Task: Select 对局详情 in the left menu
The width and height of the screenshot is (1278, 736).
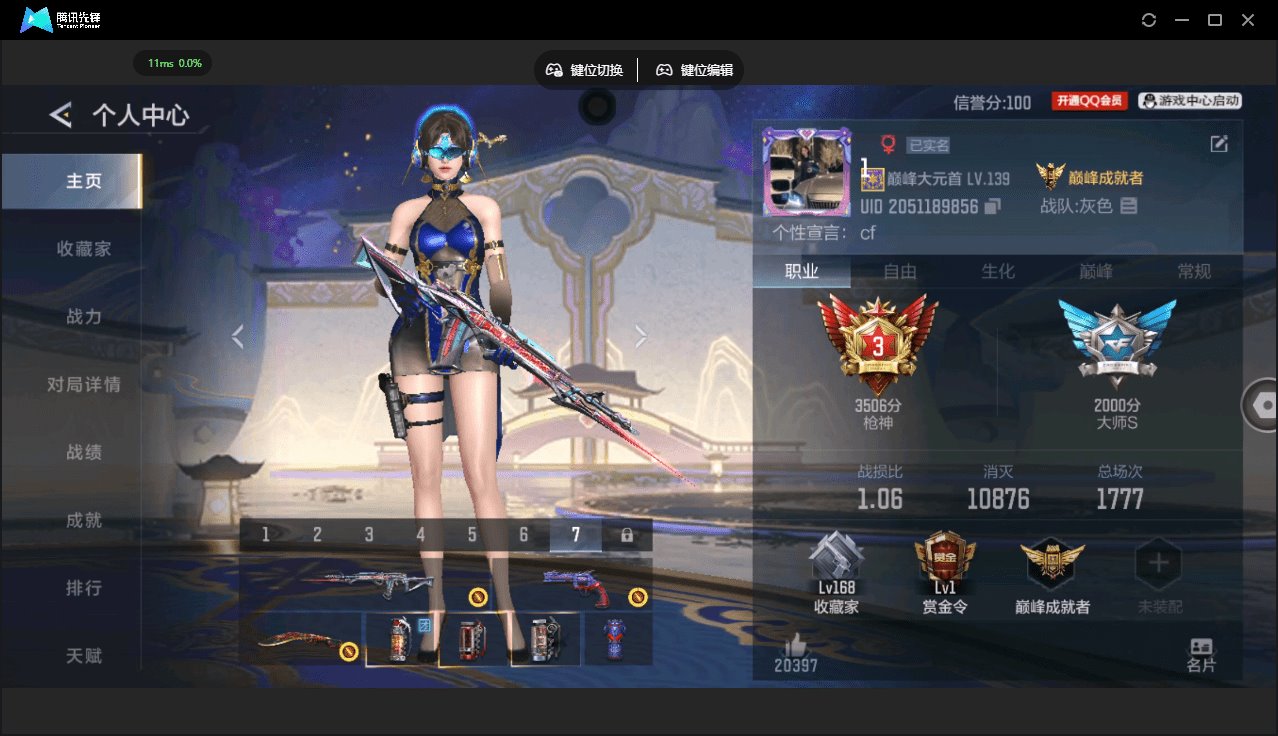Action: point(84,385)
